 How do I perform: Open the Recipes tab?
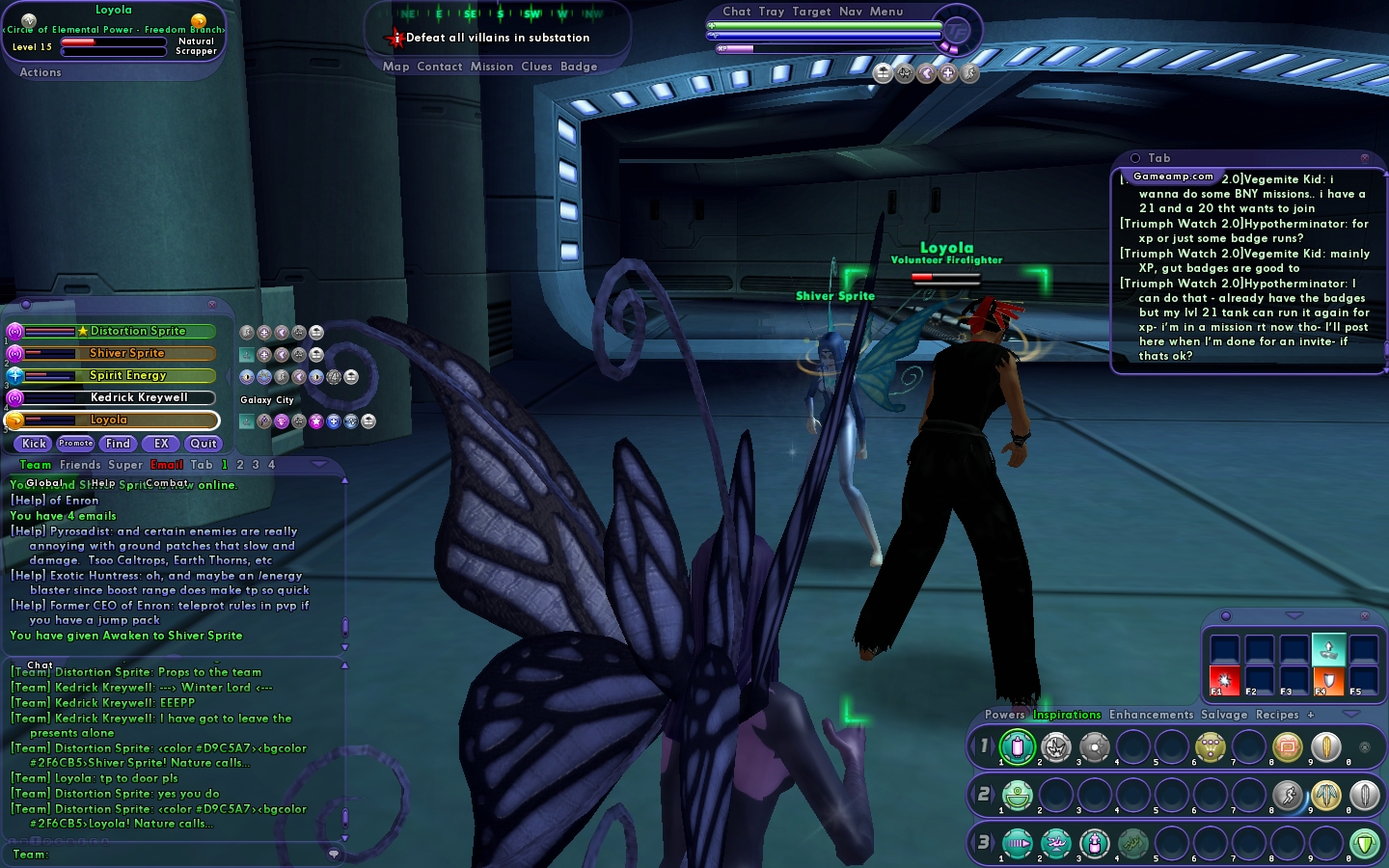[1277, 715]
